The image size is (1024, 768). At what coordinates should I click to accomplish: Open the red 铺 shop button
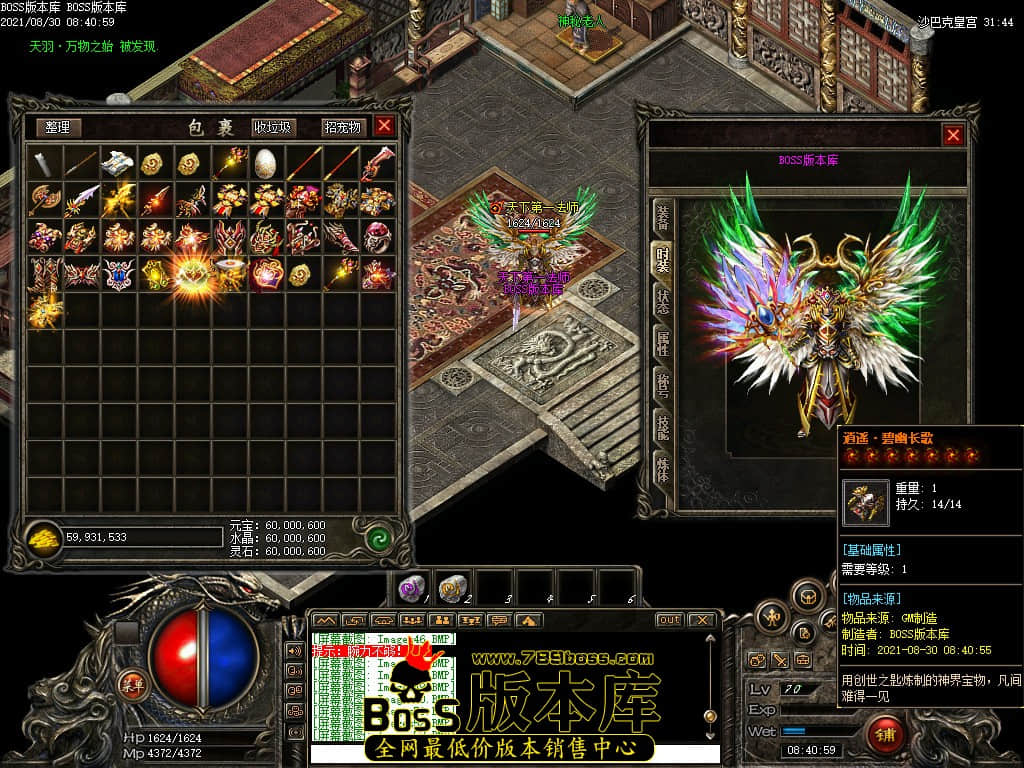pyautogui.click(x=882, y=735)
